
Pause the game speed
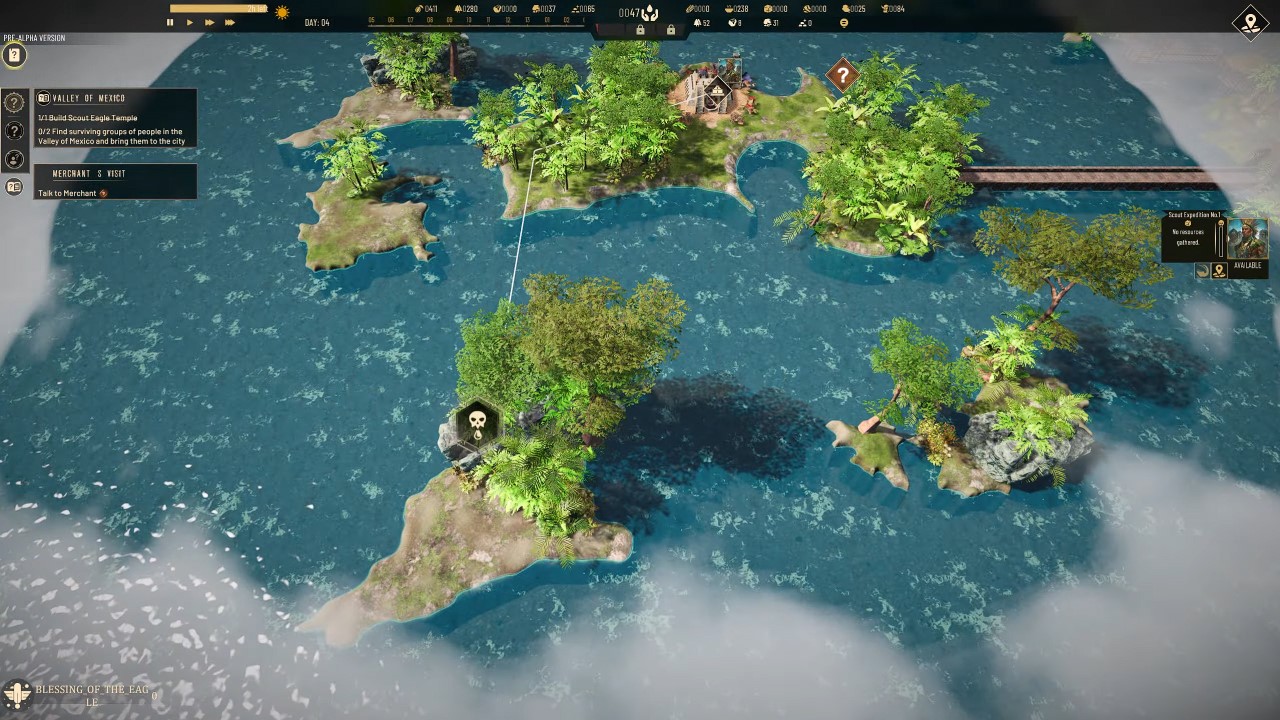tap(170, 22)
